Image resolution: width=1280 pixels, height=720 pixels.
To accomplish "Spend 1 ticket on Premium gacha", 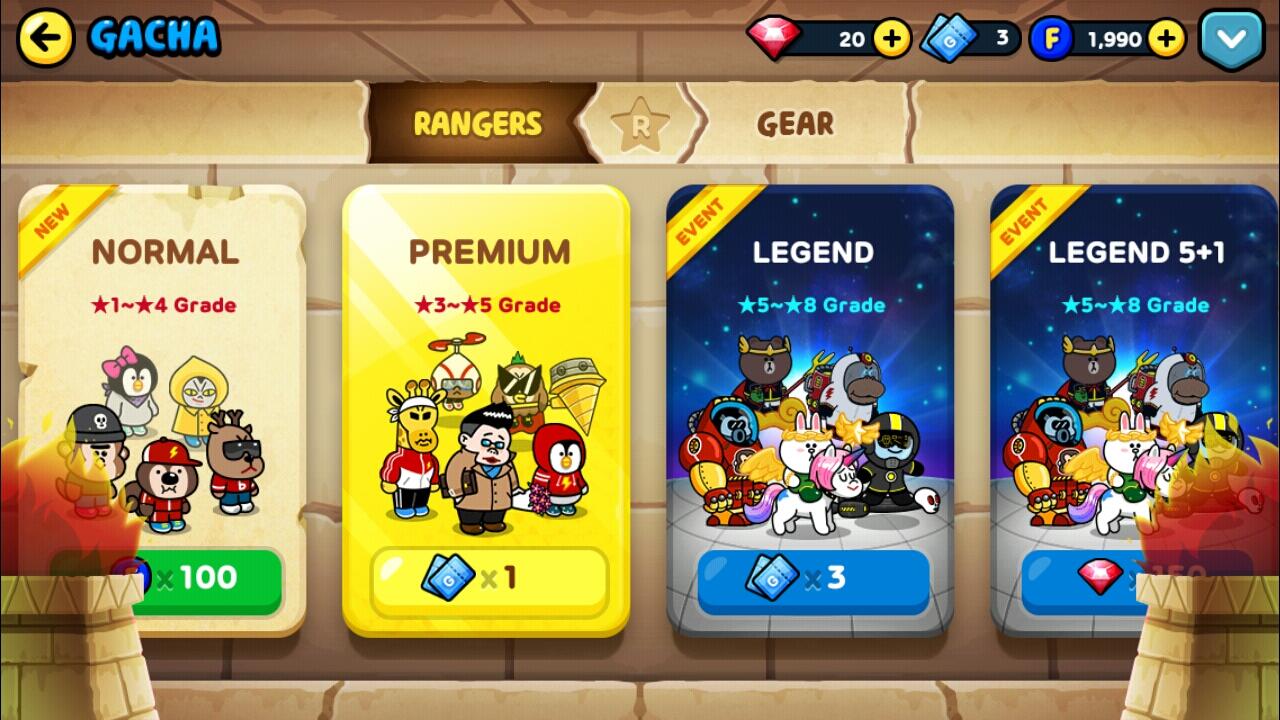I will click(x=489, y=578).
